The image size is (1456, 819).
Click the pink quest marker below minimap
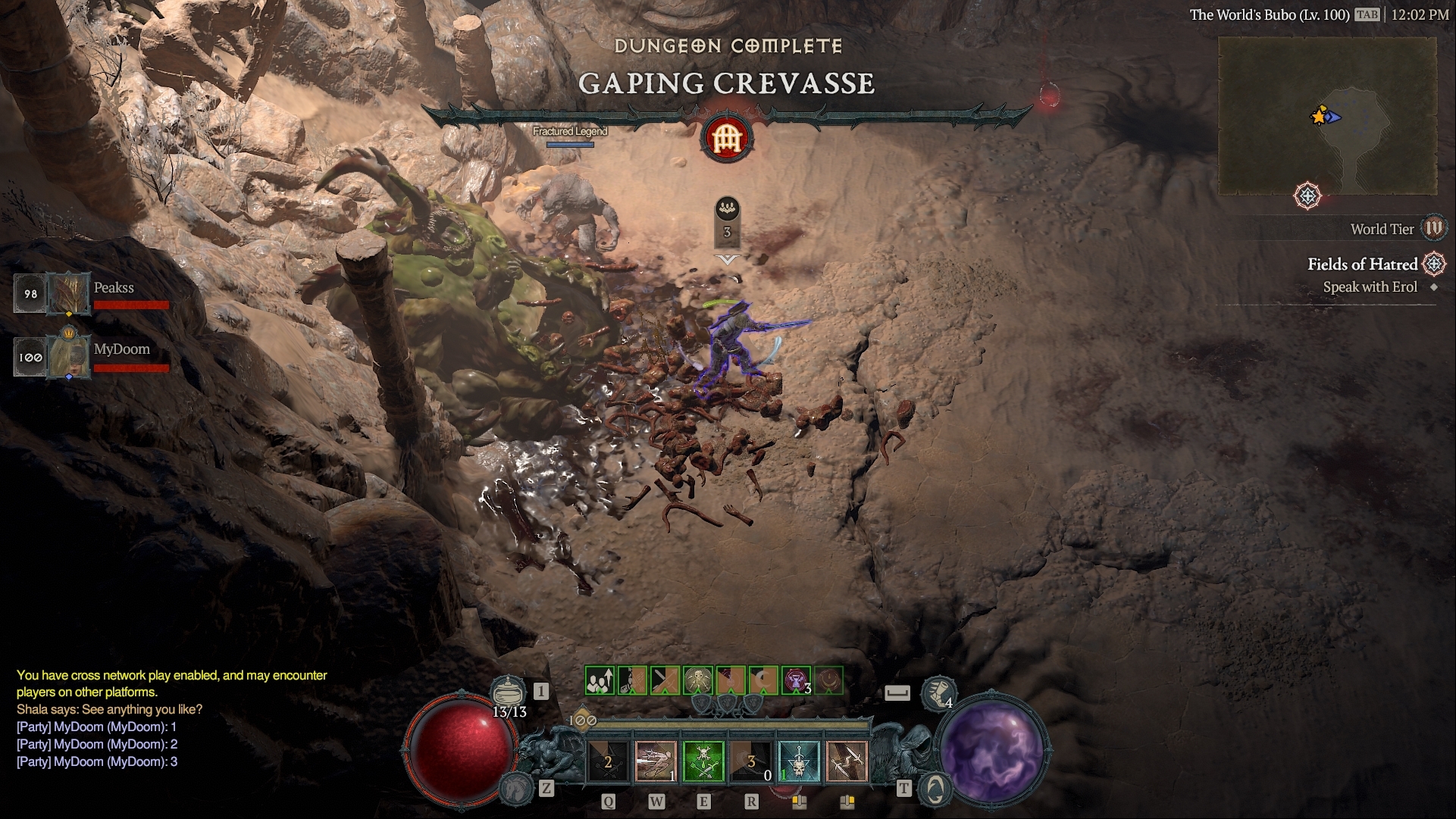click(1307, 195)
